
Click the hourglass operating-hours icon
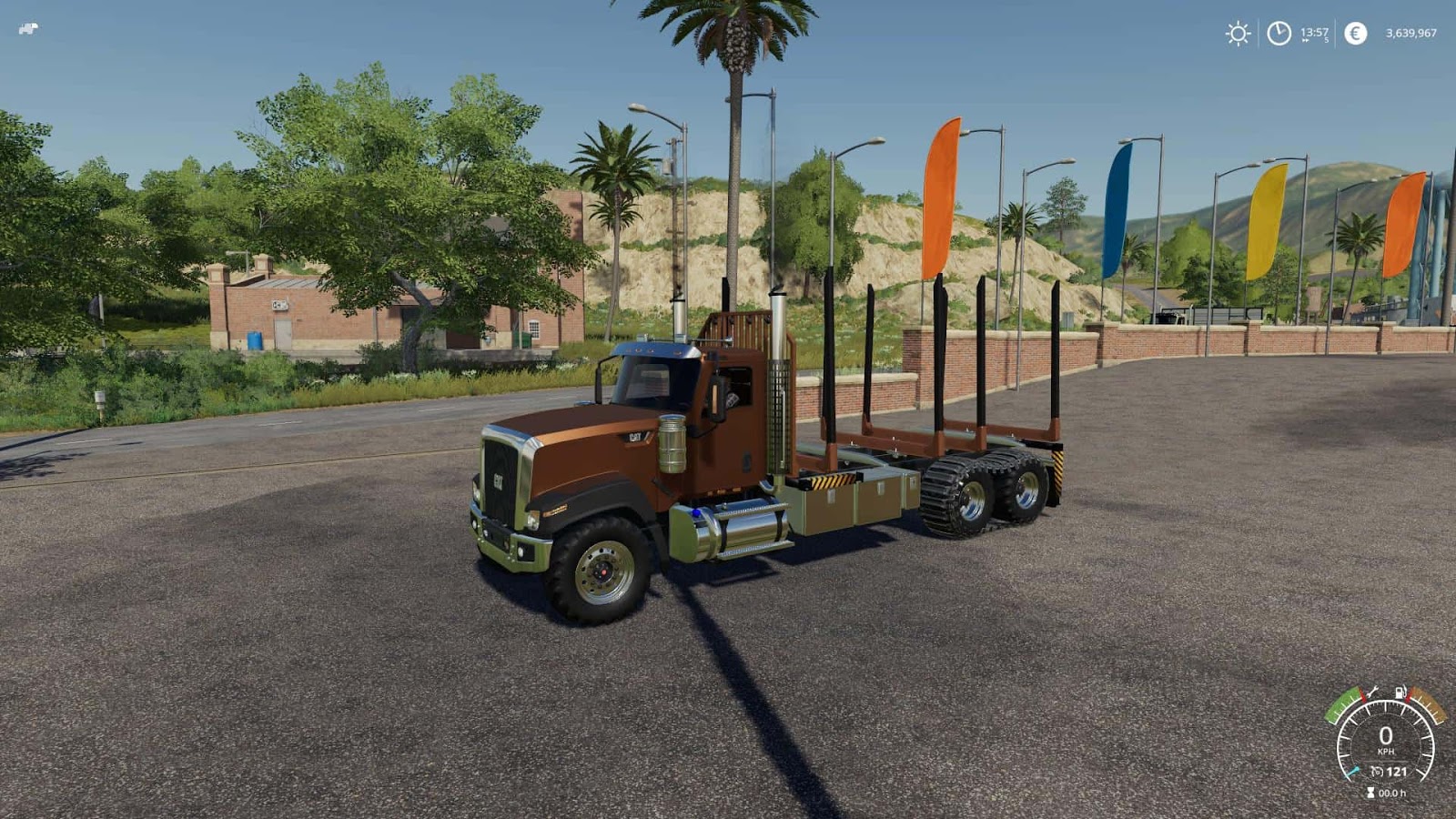1370,792
